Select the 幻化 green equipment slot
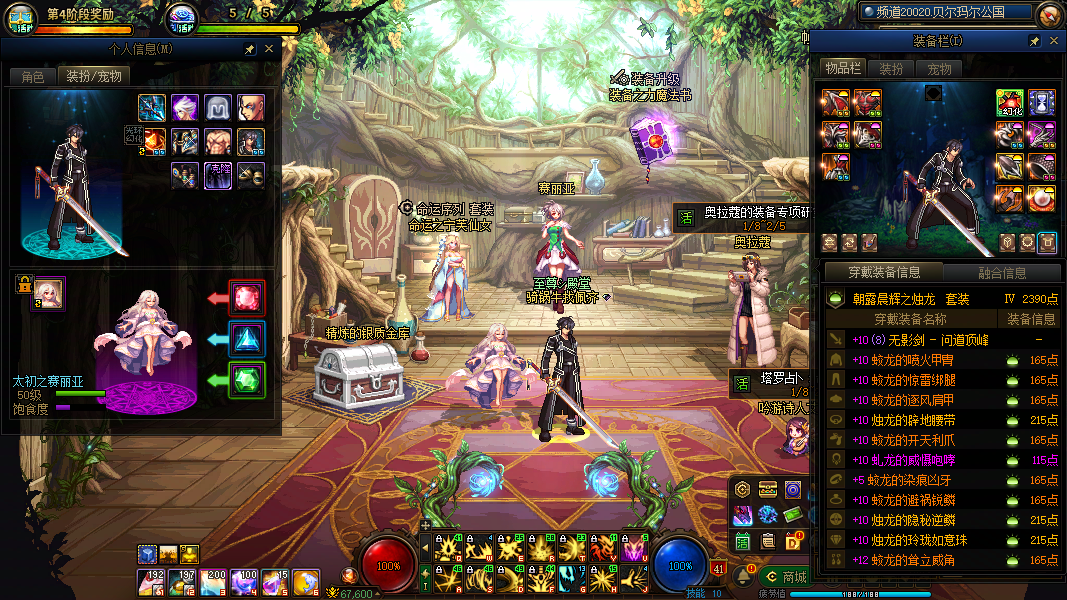Viewport: 1067px width, 600px height. pyautogui.click(x=1008, y=103)
